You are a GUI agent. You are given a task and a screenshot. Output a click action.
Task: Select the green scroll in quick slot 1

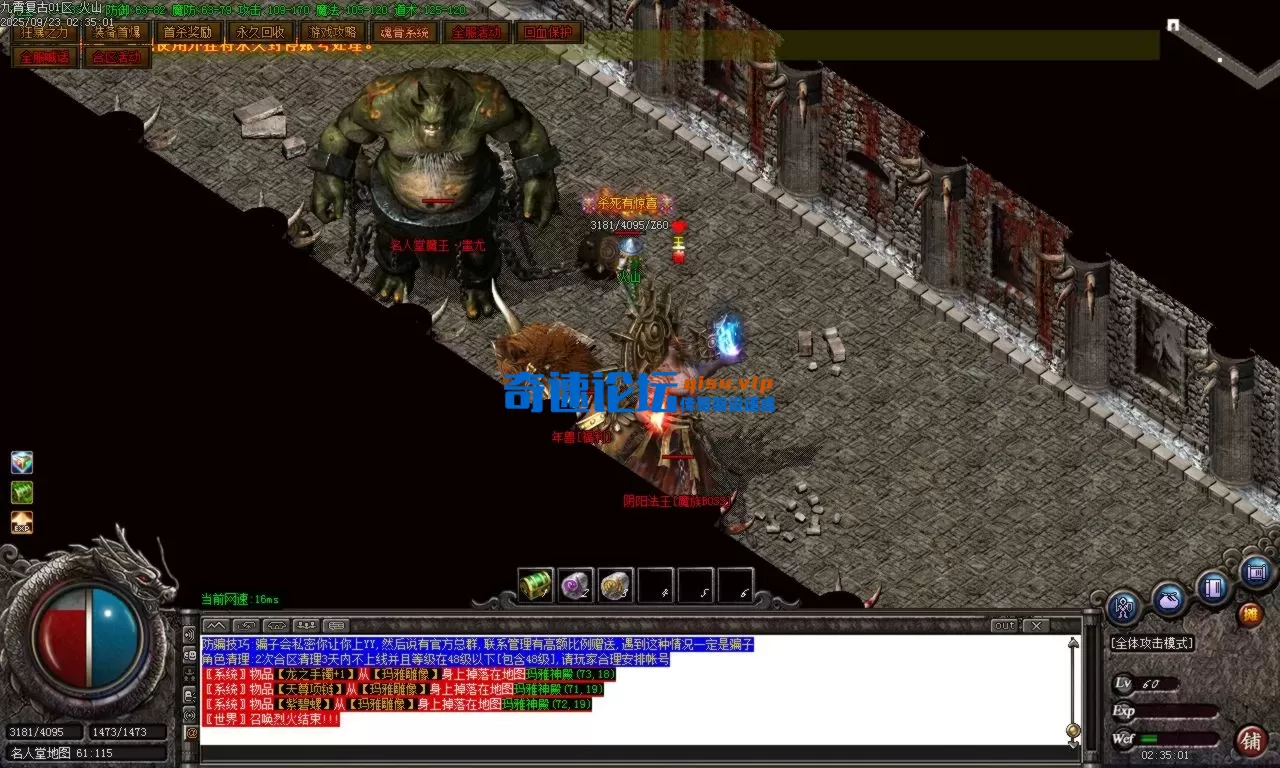pos(535,587)
